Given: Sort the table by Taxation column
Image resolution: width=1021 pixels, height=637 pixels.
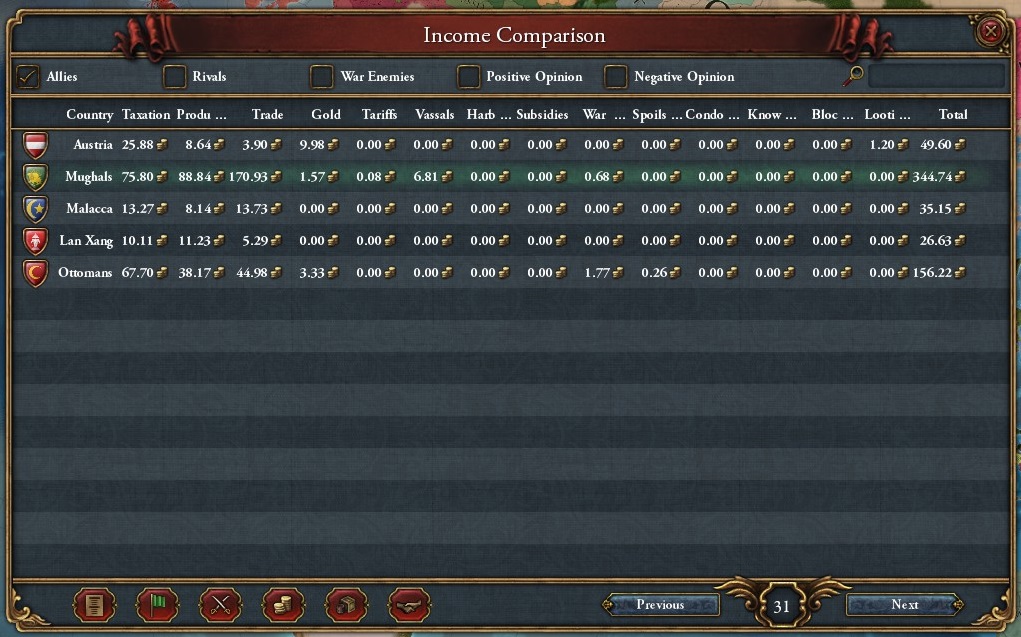Looking at the screenshot, I should coord(146,115).
